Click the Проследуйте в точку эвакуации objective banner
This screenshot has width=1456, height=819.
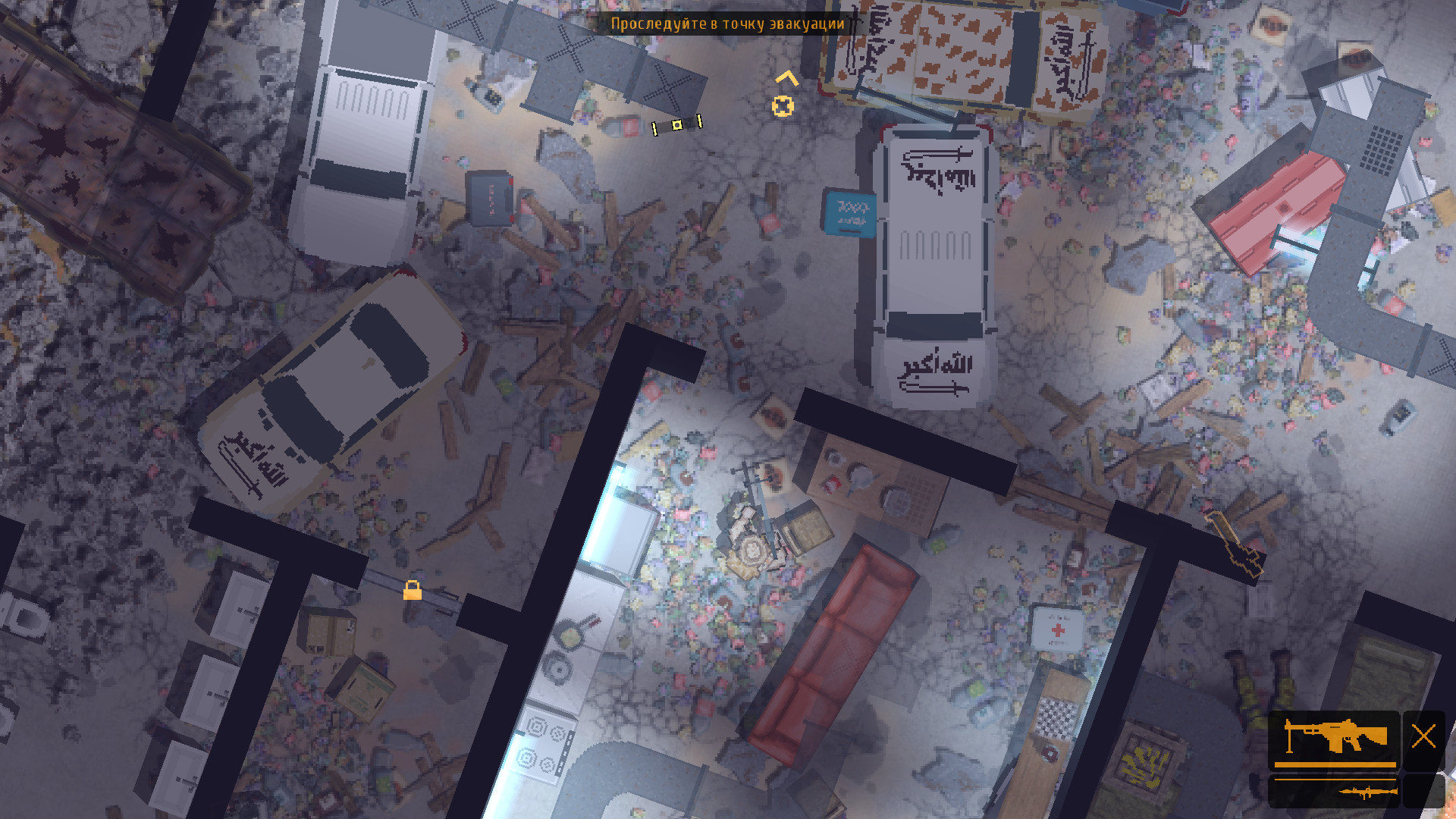(x=727, y=25)
